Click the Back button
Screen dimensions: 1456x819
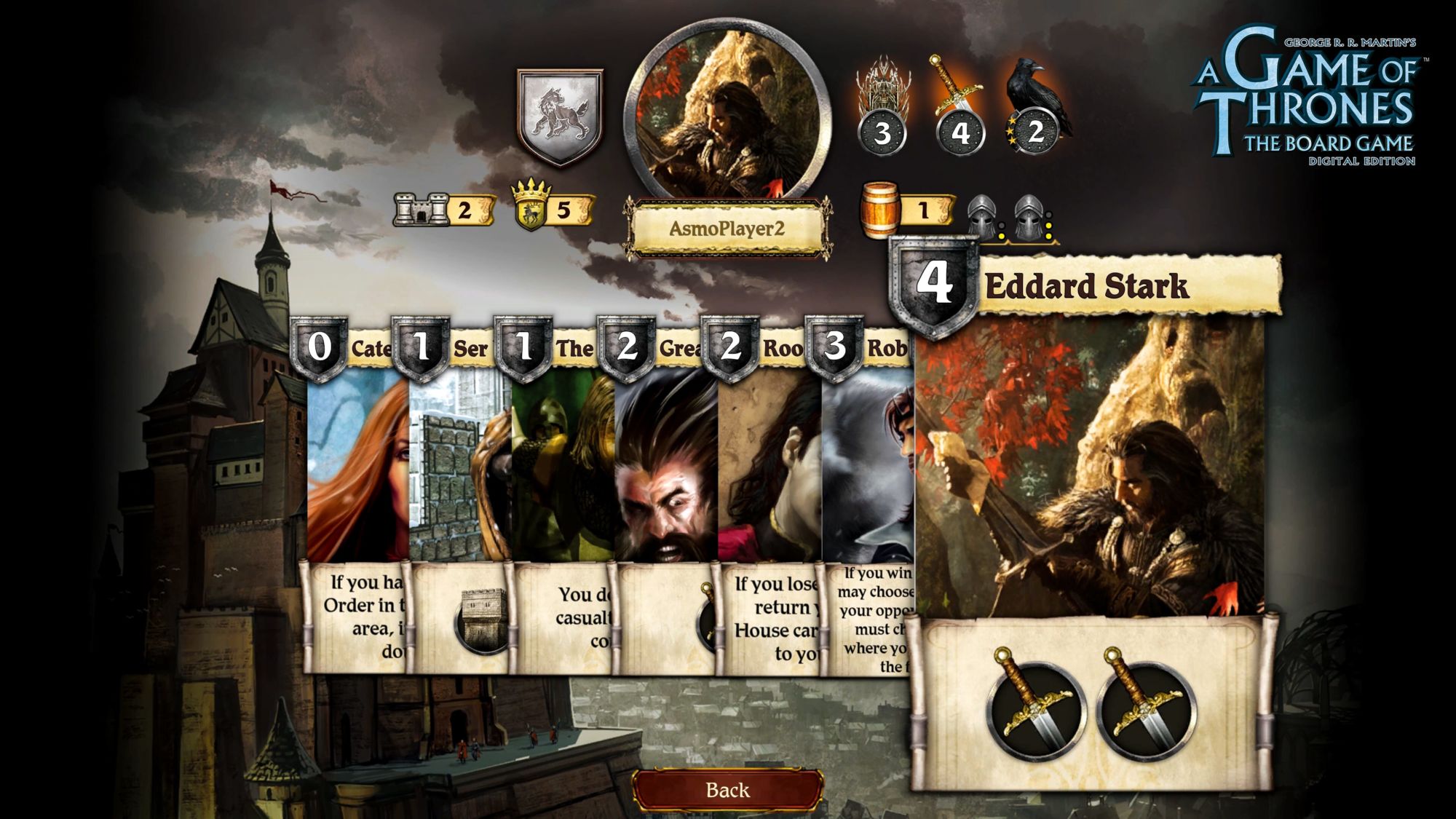click(x=727, y=790)
